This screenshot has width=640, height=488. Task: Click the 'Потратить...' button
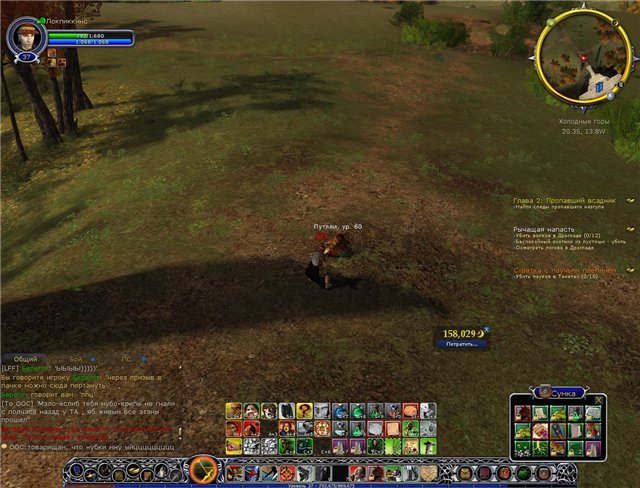pos(461,343)
